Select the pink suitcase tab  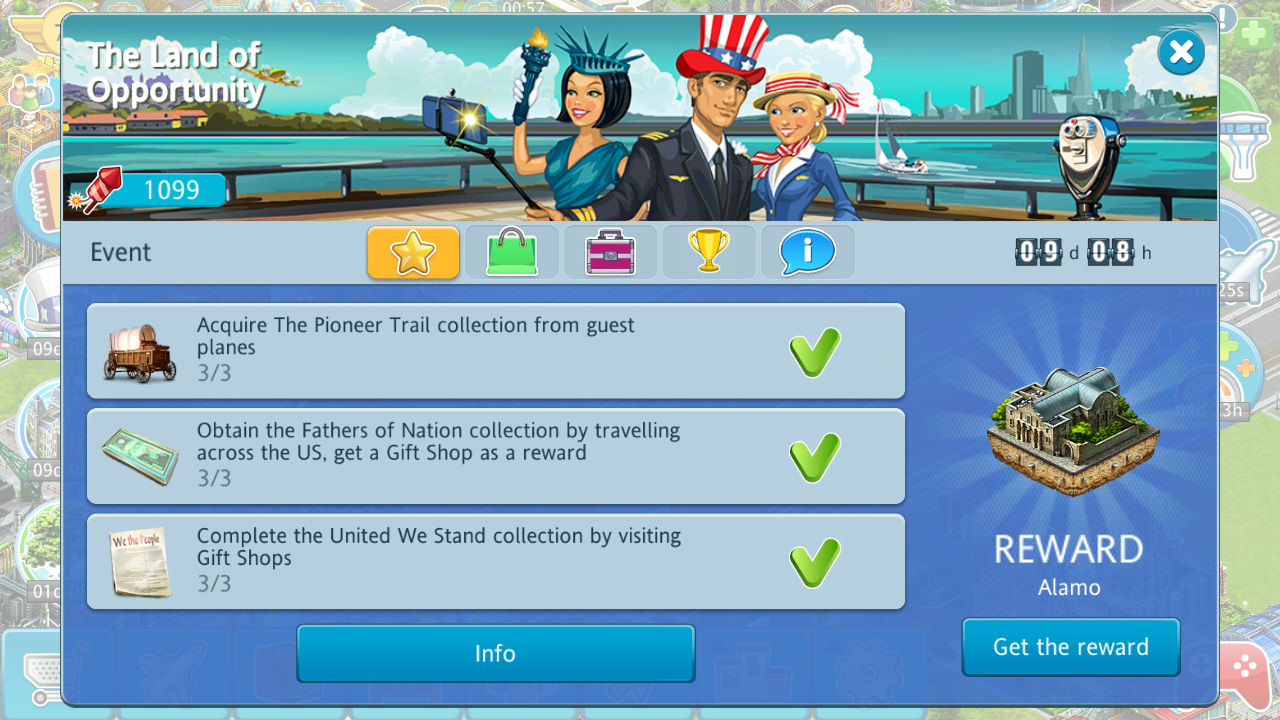pyautogui.click(x=610, y=252)
